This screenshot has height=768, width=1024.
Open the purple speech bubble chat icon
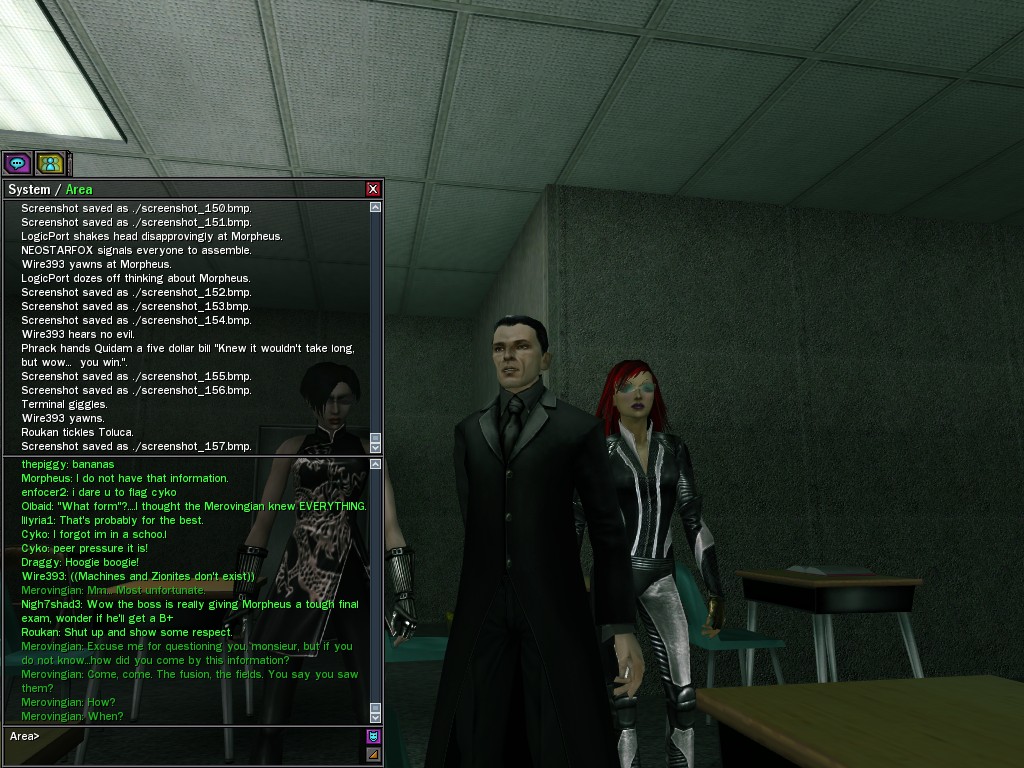point(17,163)
